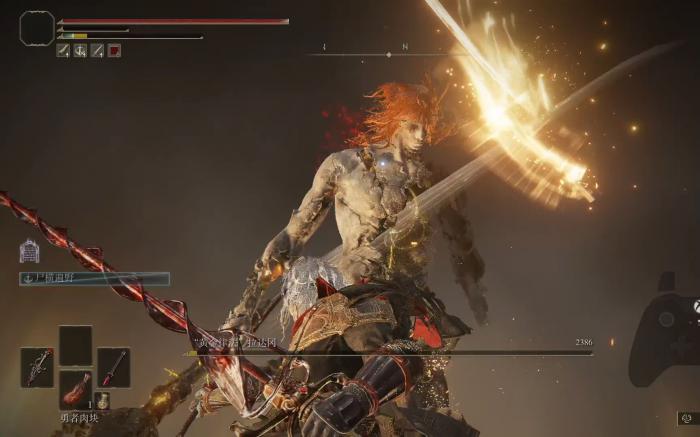Click the red status buff icon

114,50
